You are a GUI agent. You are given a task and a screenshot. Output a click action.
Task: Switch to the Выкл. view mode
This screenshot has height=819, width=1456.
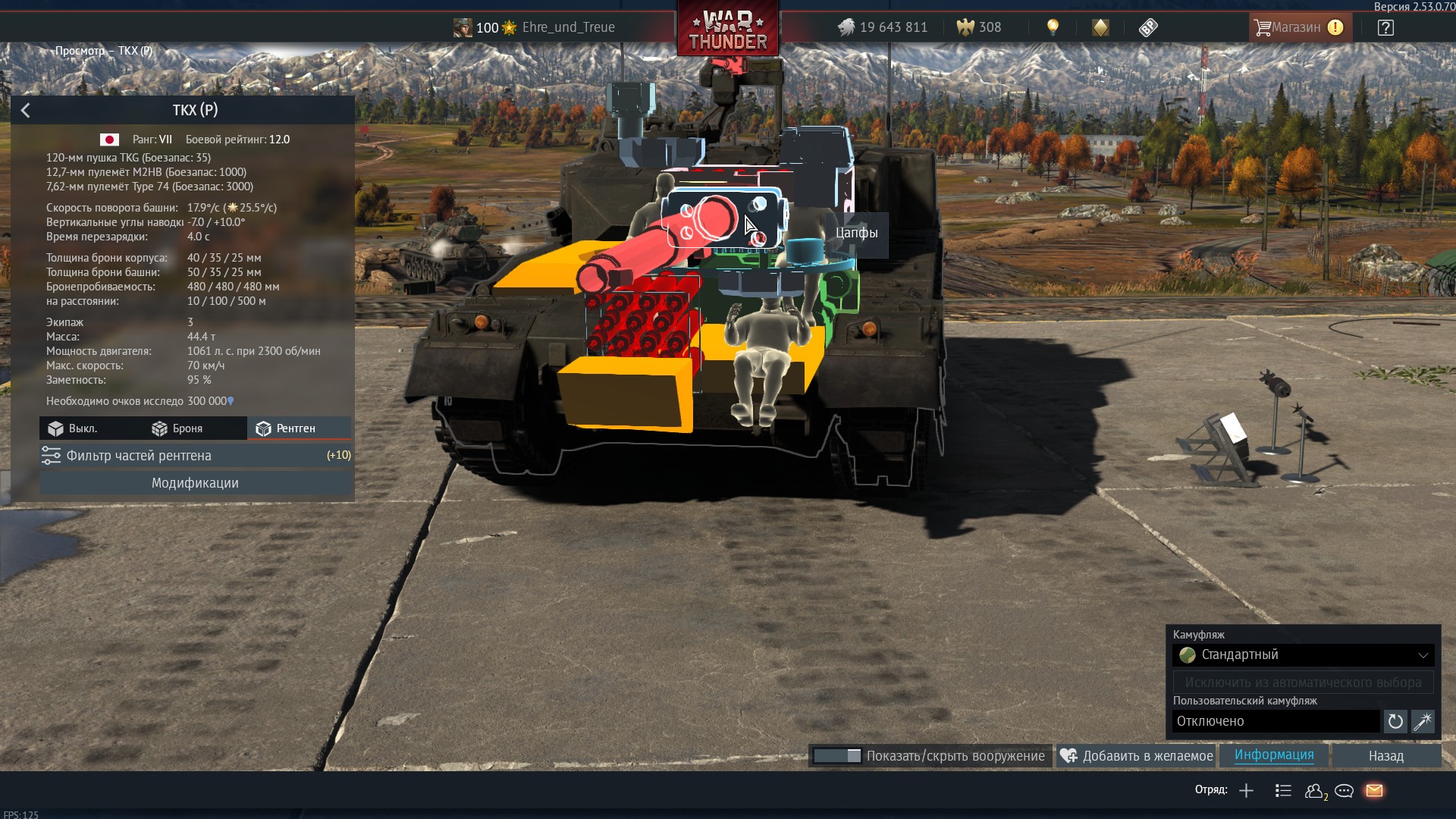pos(74,428)
